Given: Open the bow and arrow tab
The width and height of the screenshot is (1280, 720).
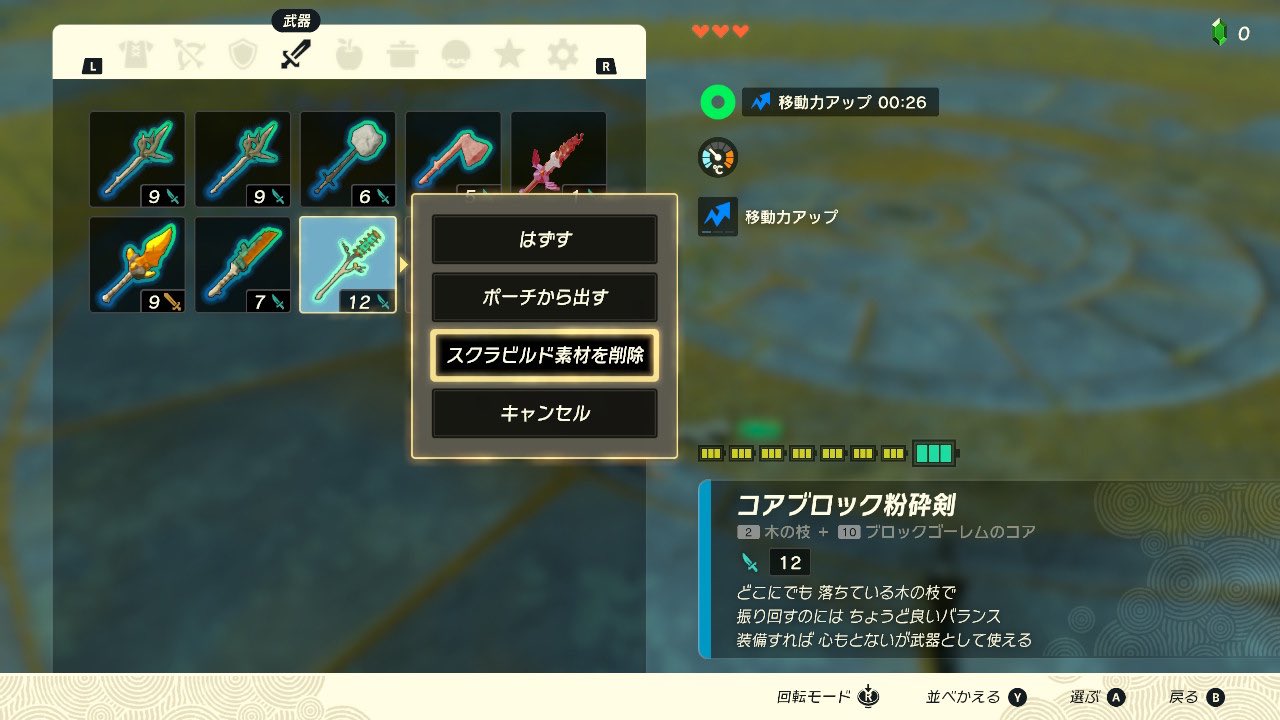Looking at the screenshot, I should tap(189, 55).
